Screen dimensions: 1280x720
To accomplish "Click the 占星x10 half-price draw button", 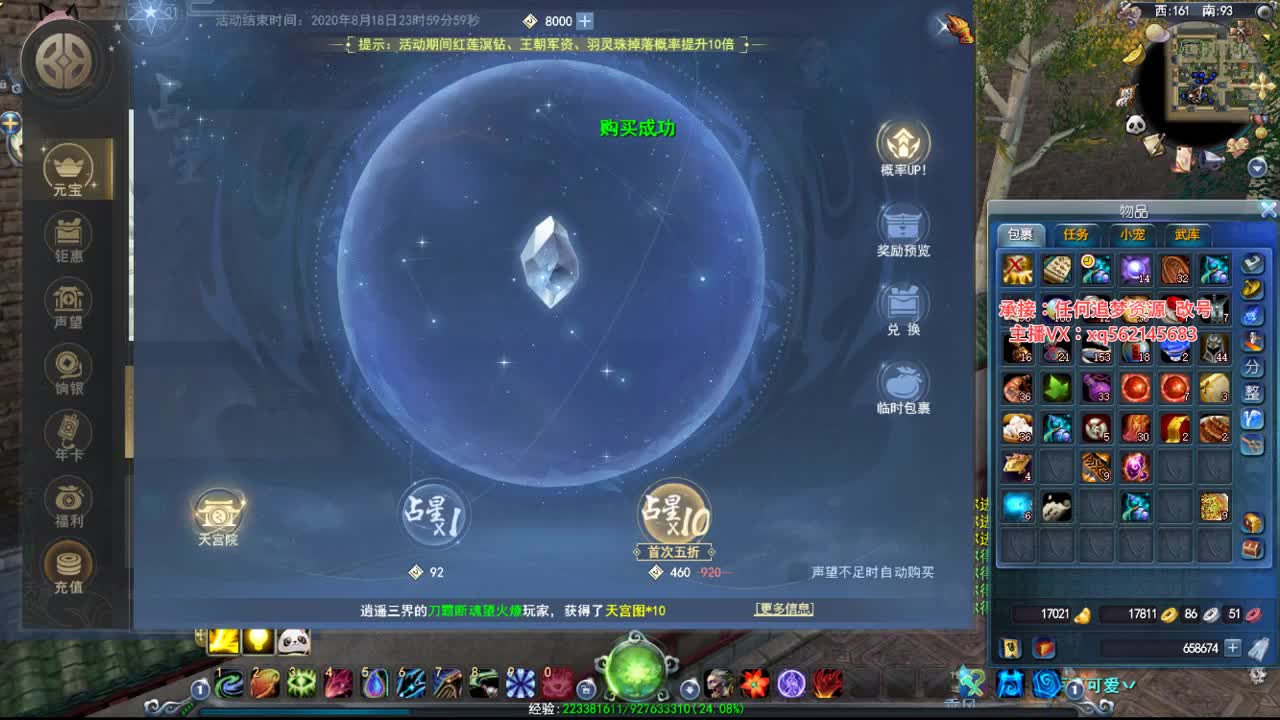I will (672, 512).
